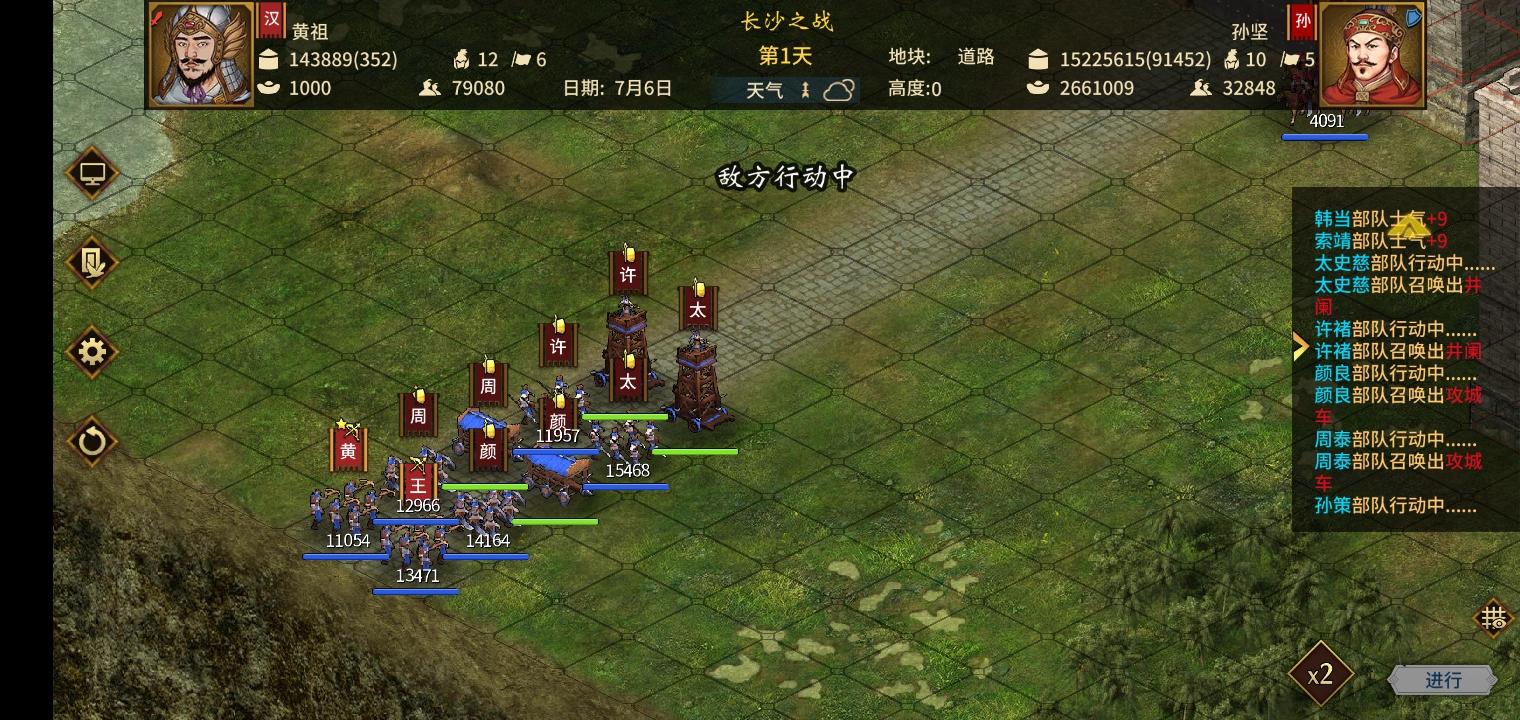Select the monitor/display view icon on left sidebar

coord(91,172)
